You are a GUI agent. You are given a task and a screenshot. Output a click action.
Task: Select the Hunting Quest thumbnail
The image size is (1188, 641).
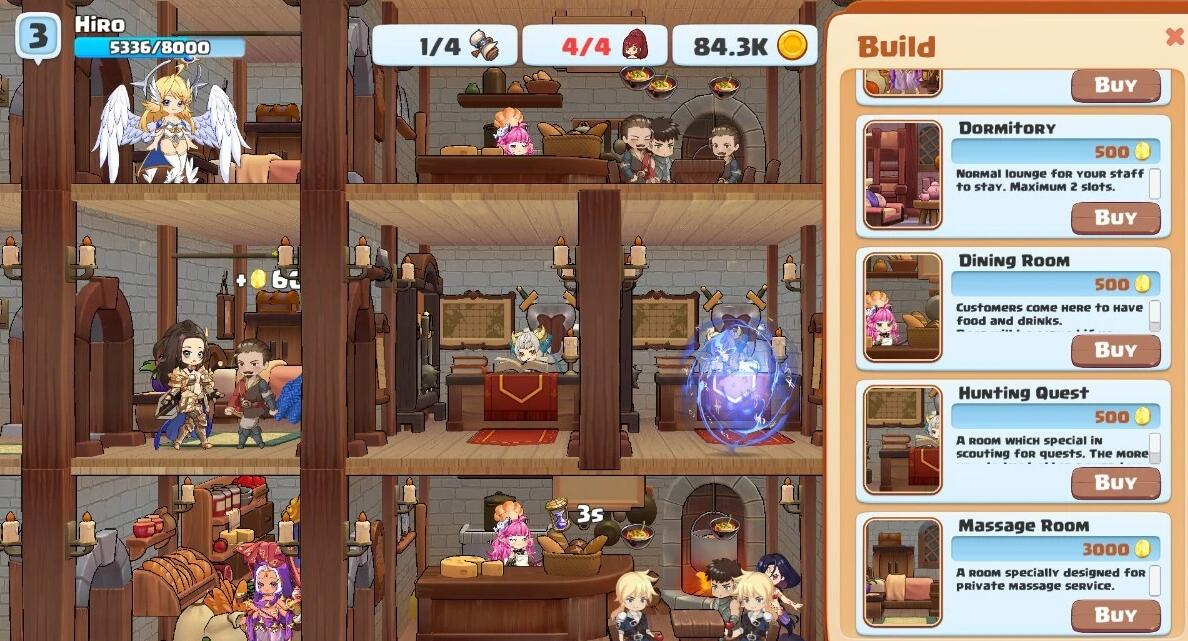[x=902, y=440]
